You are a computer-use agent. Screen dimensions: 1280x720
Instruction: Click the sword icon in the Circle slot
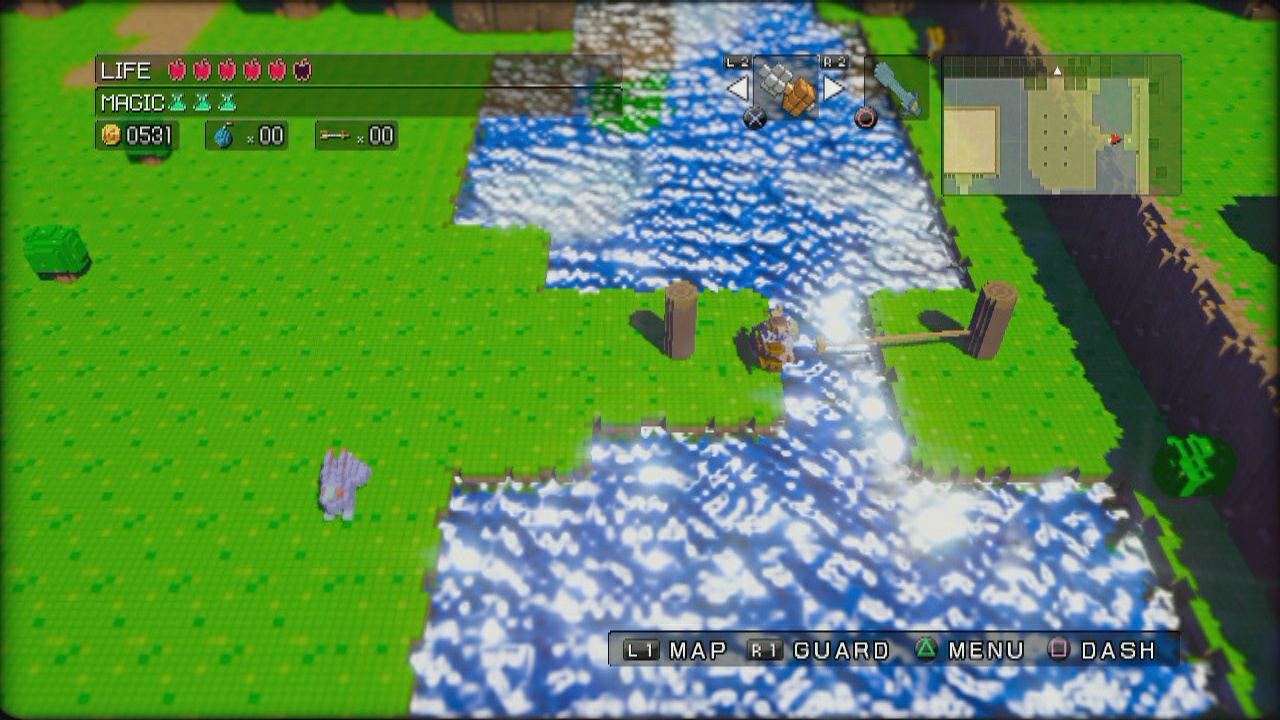click(896, 85)
